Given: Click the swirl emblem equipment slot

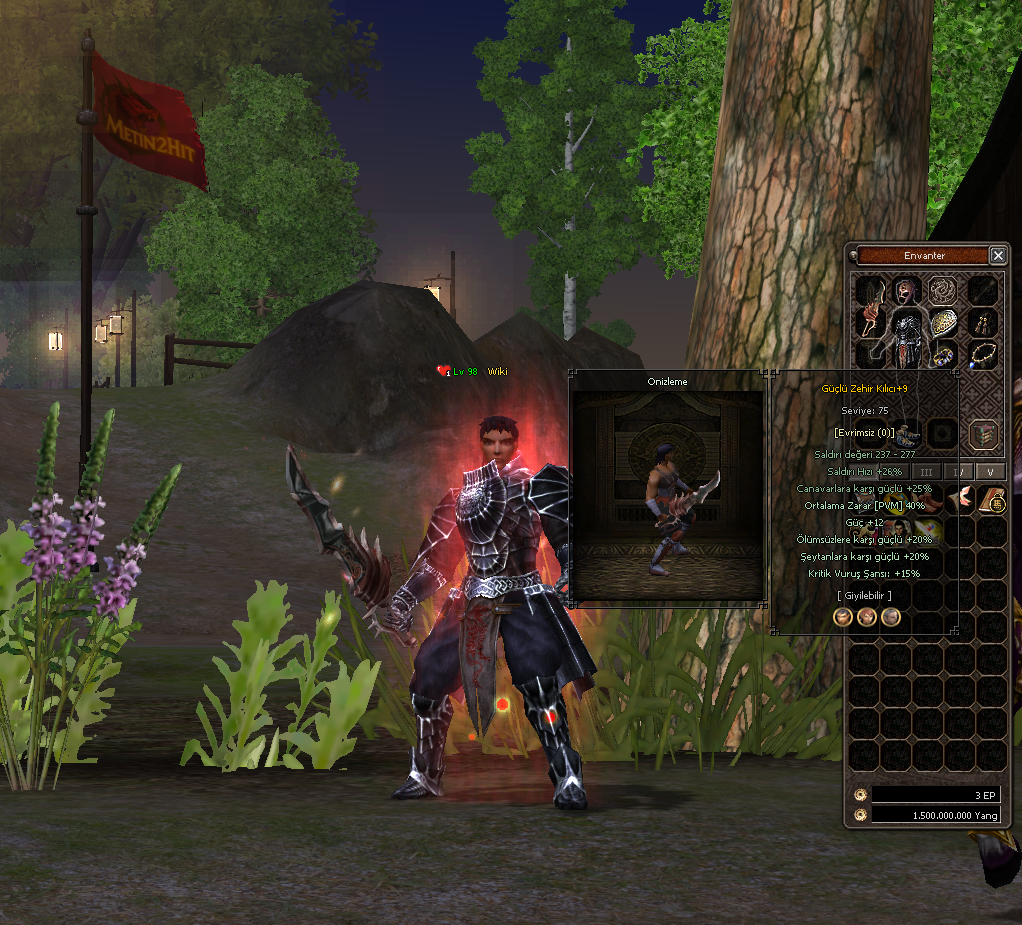Looking at the screenshot, I should (944, 290).
